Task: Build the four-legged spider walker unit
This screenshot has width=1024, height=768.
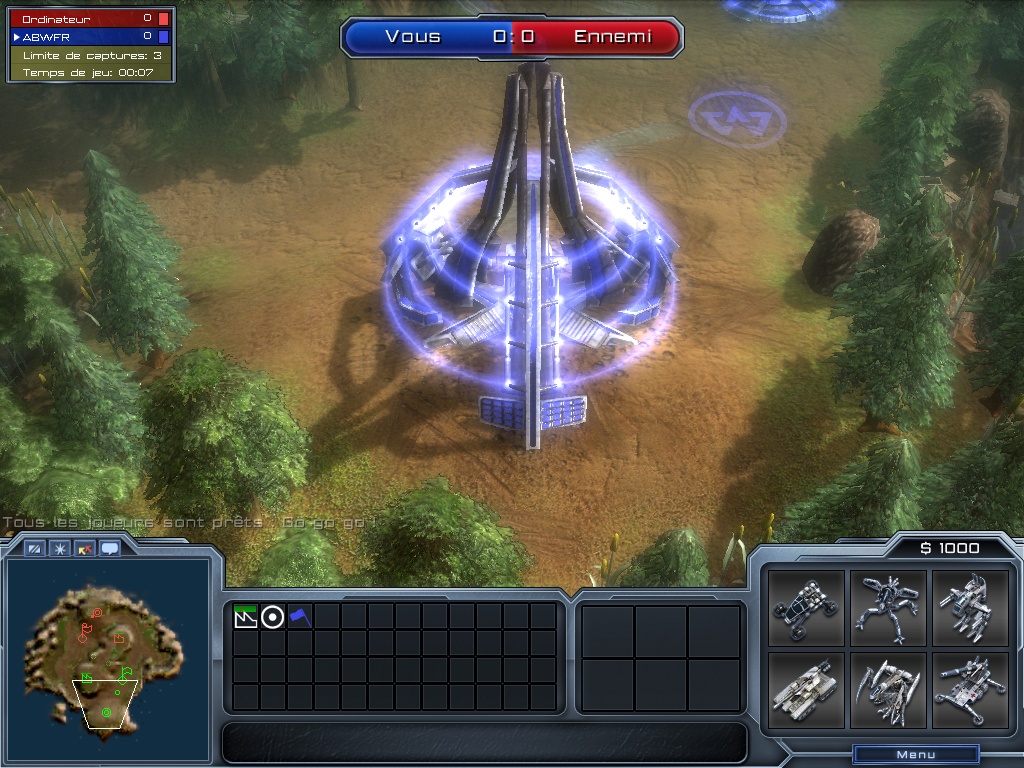Action: 888,608
